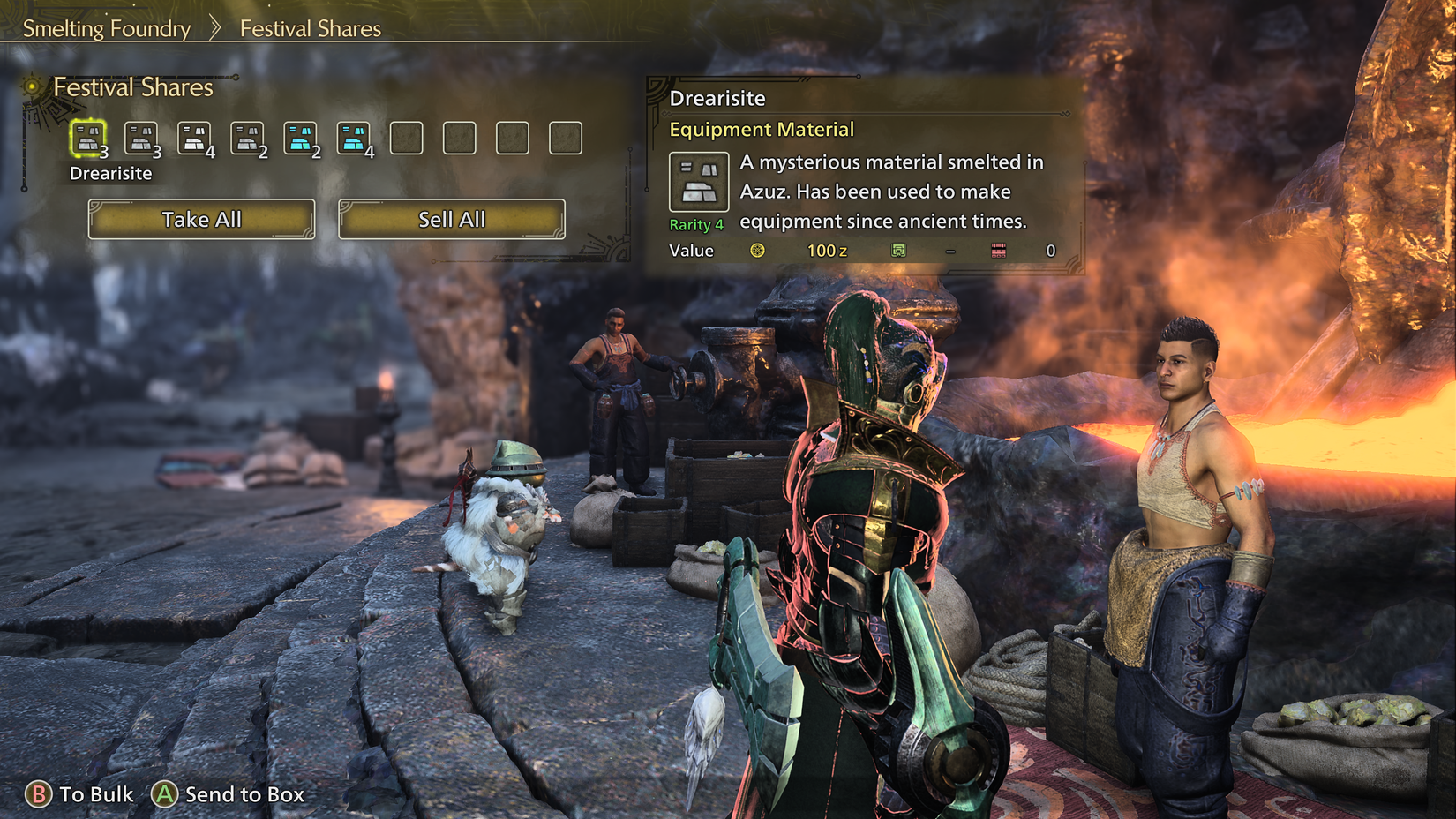Click the zenny coin icon beside Value
The image size is (1456, 819).
click(757, 250)
